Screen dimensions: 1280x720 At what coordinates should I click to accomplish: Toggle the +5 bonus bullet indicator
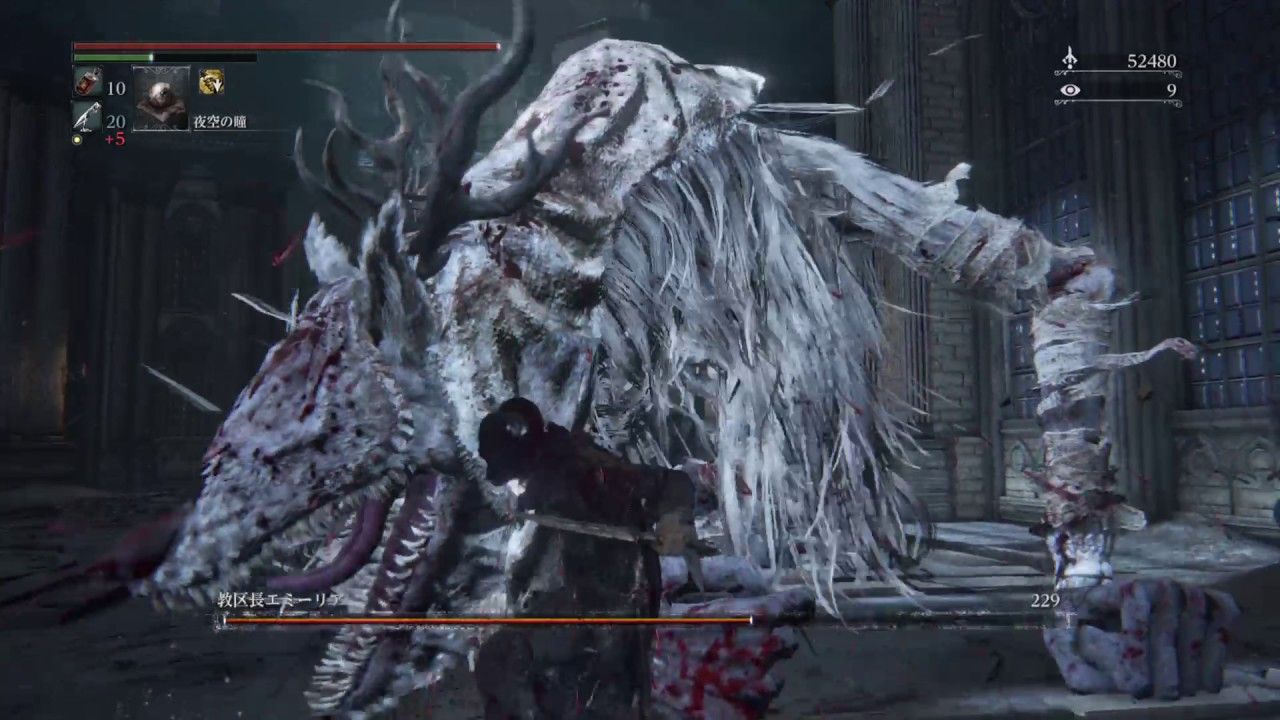(x=115, y=140)
